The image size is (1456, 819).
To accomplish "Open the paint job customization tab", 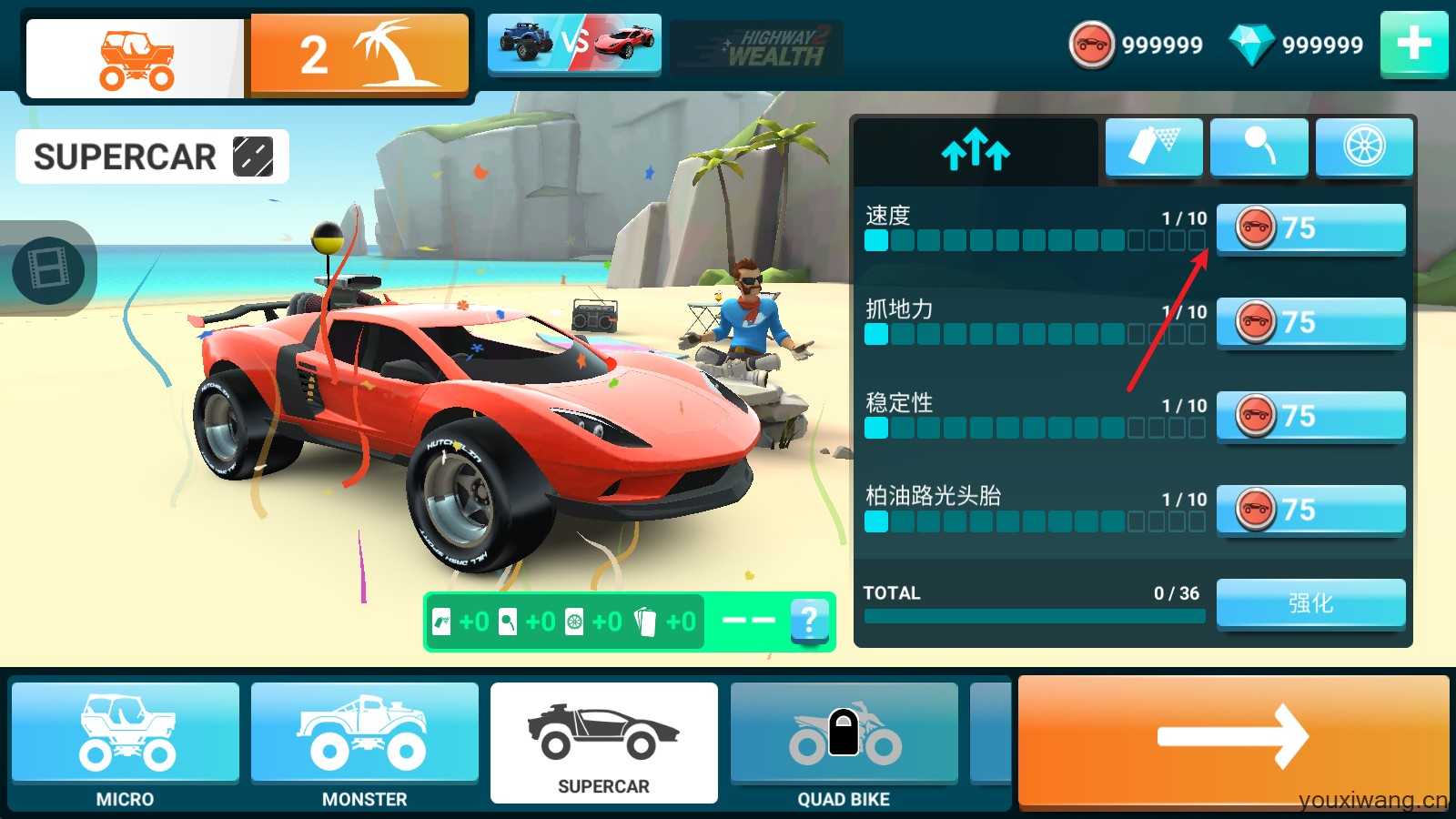I will (x=1153, y=147).
